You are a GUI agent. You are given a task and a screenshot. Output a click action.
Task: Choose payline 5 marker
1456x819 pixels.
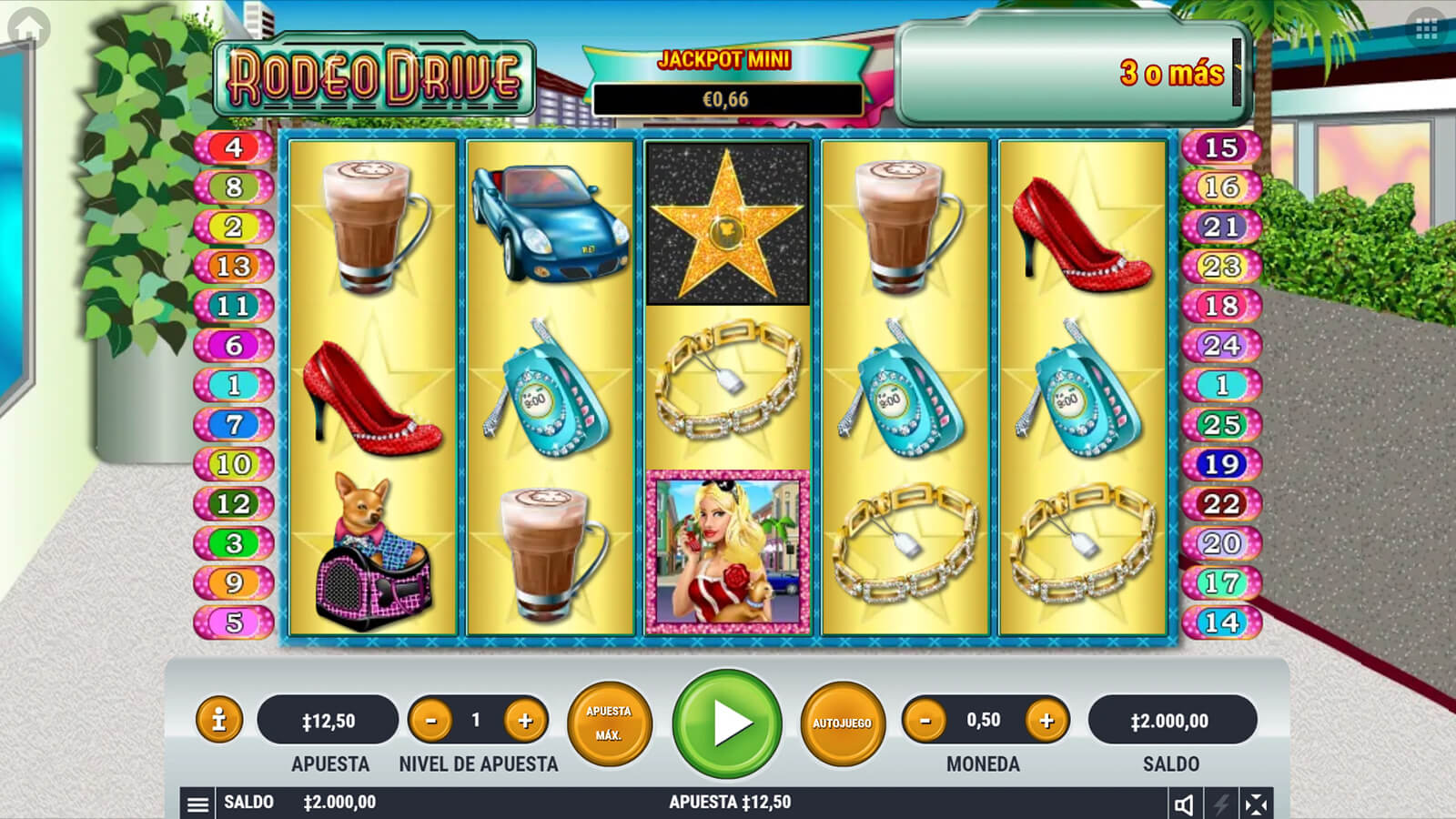[234, 622]
